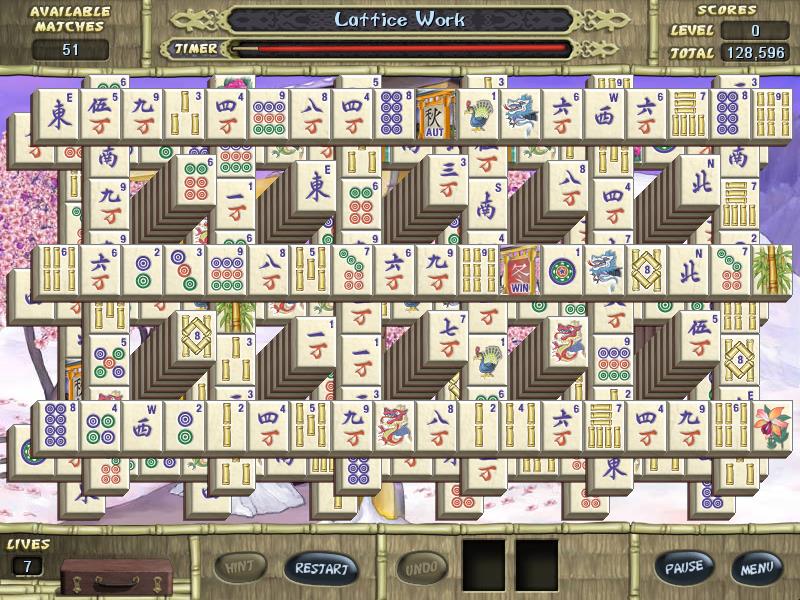This screenshot has height=600, width=800.
Task: Click the HINT button
Action: [240, 568]
